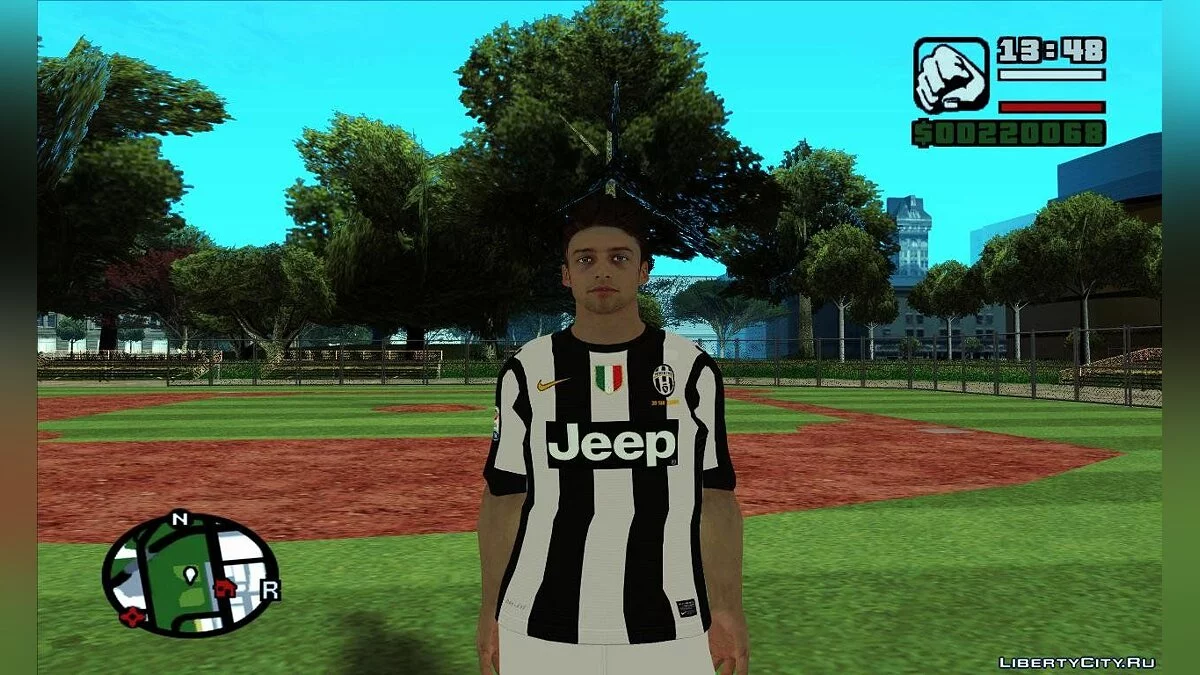Click the fist weapon icon
1200x675 pixels.
pos(950,75)
